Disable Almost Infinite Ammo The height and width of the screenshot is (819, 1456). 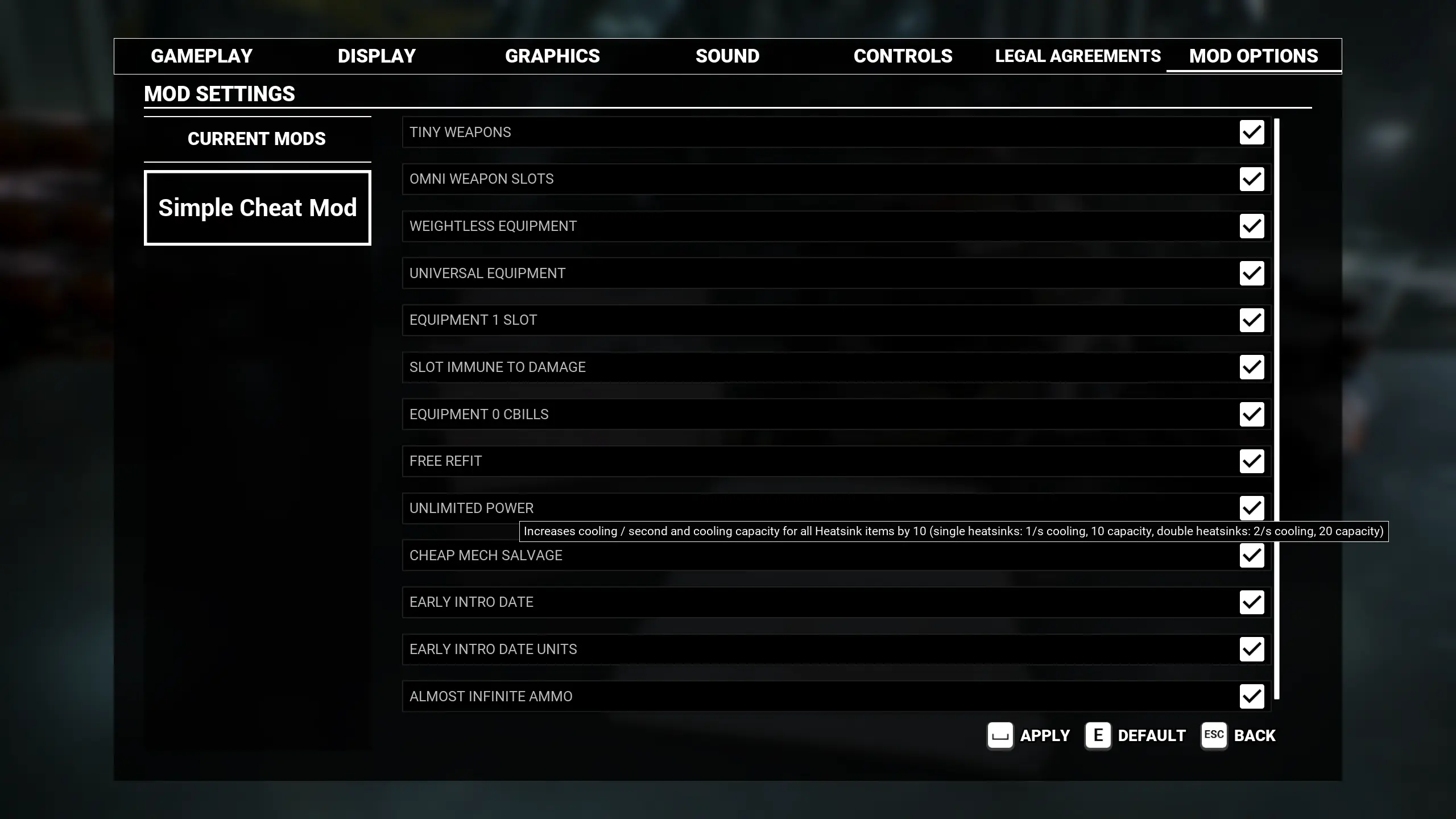pos(1251,696)
